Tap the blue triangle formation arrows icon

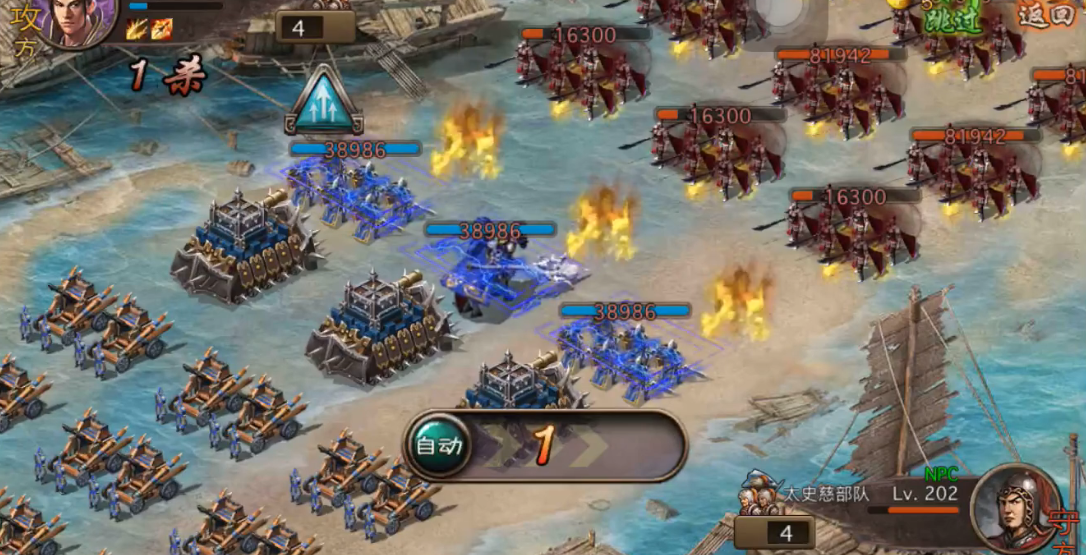[x=323, y=102]
